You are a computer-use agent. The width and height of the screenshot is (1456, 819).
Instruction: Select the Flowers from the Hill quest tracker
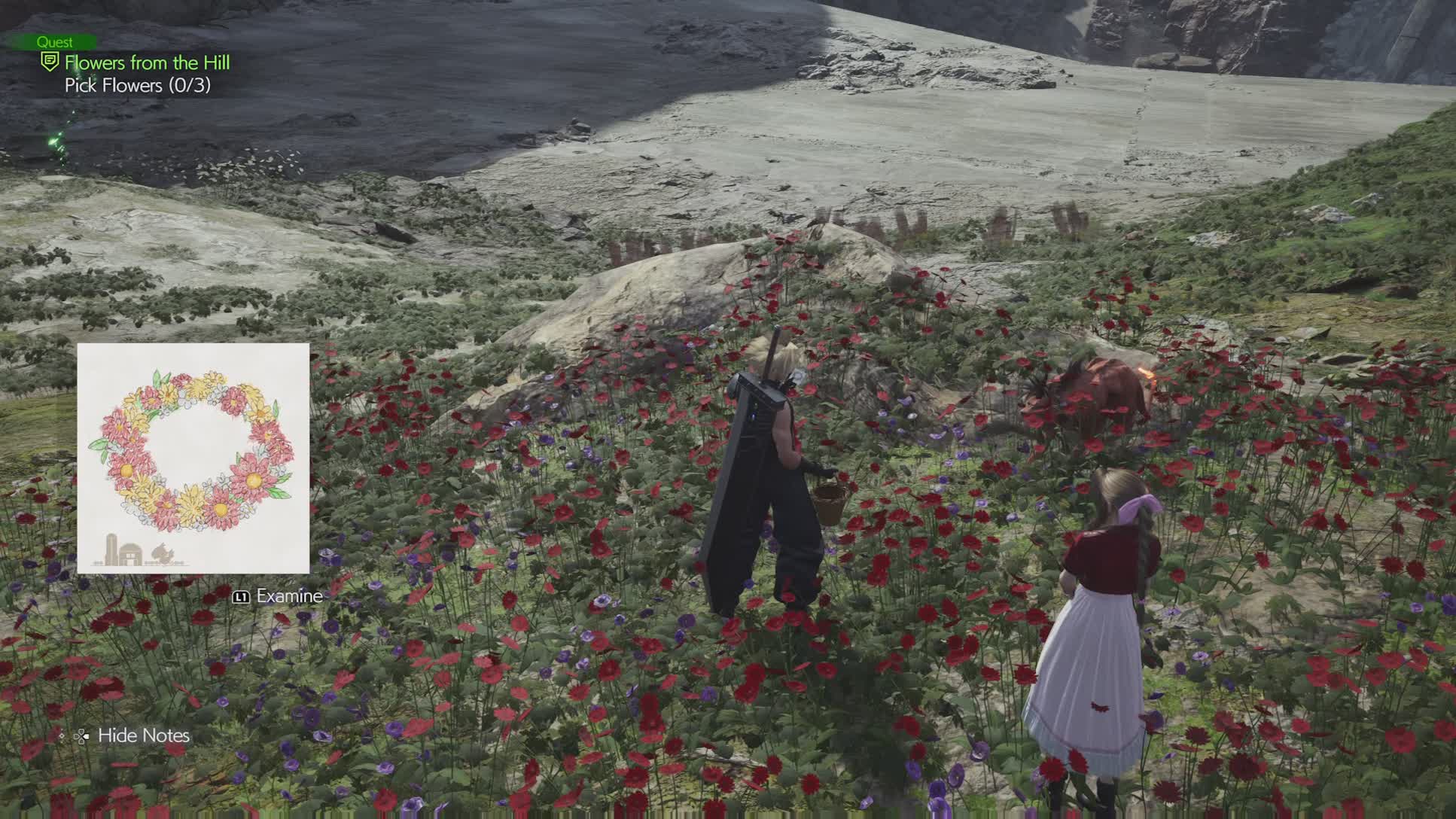(x=147, y=62)
